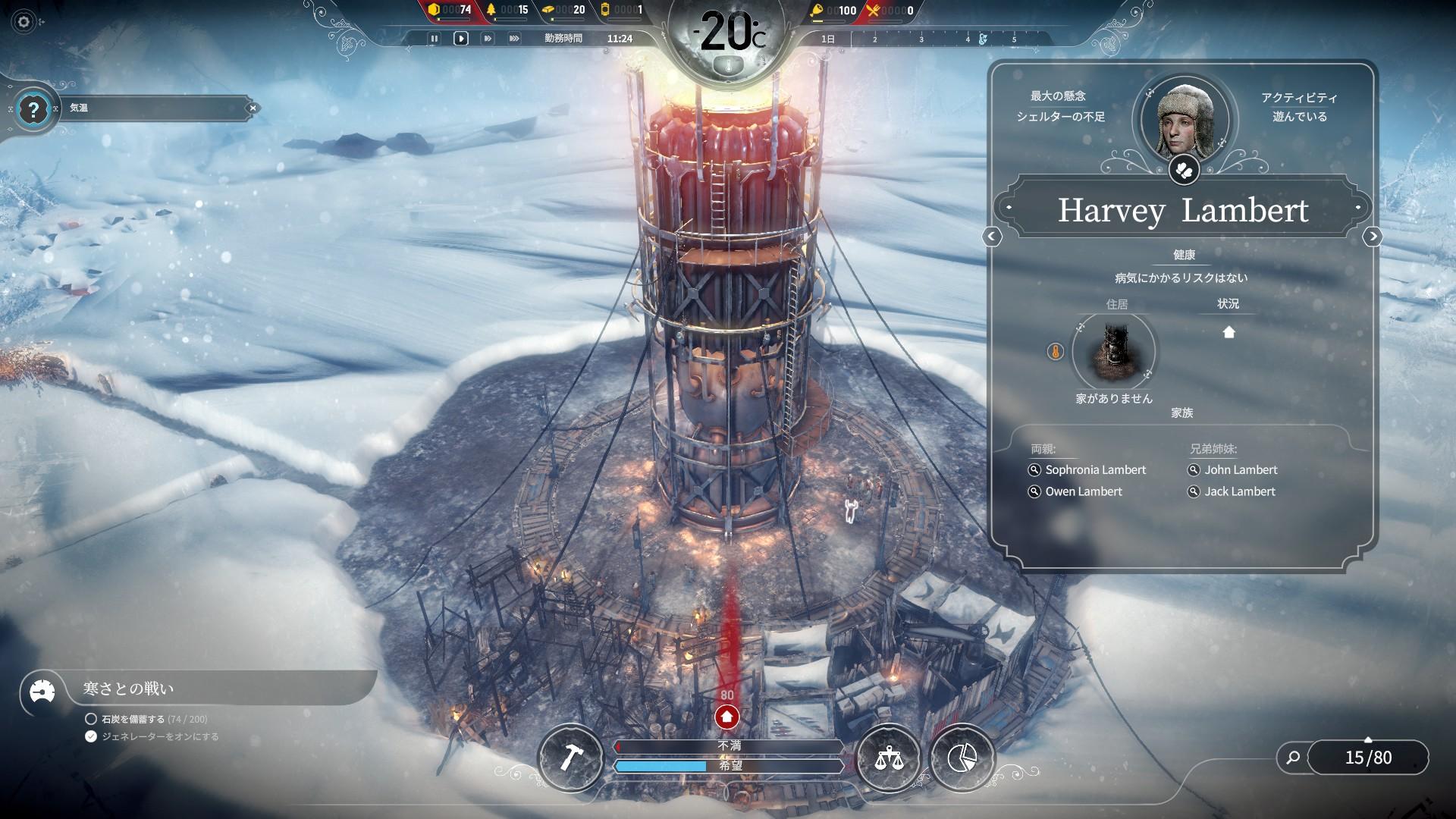Click the red homeless alert icon

point(726,716)
